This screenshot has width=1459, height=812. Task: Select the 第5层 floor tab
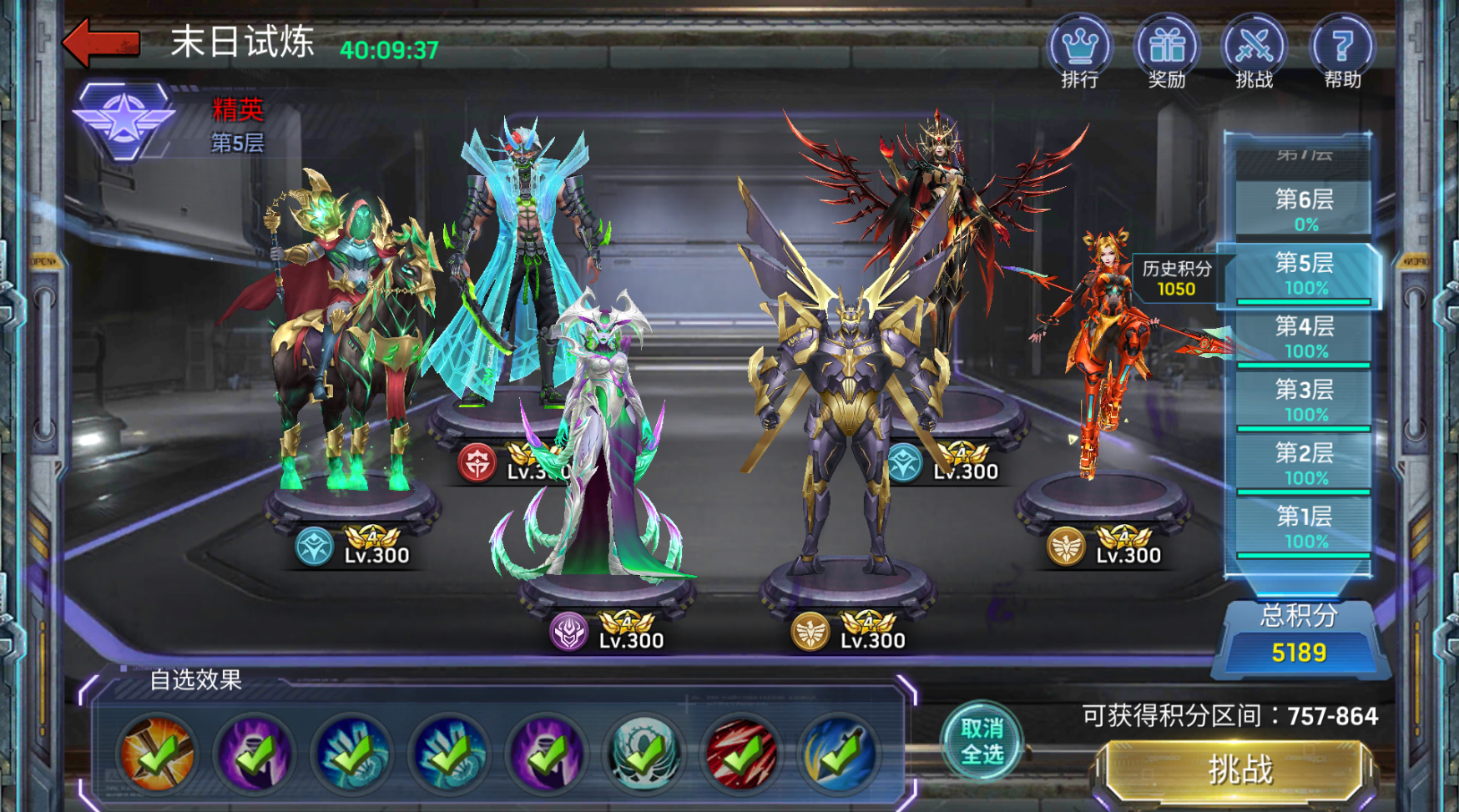coord(1304,273)
